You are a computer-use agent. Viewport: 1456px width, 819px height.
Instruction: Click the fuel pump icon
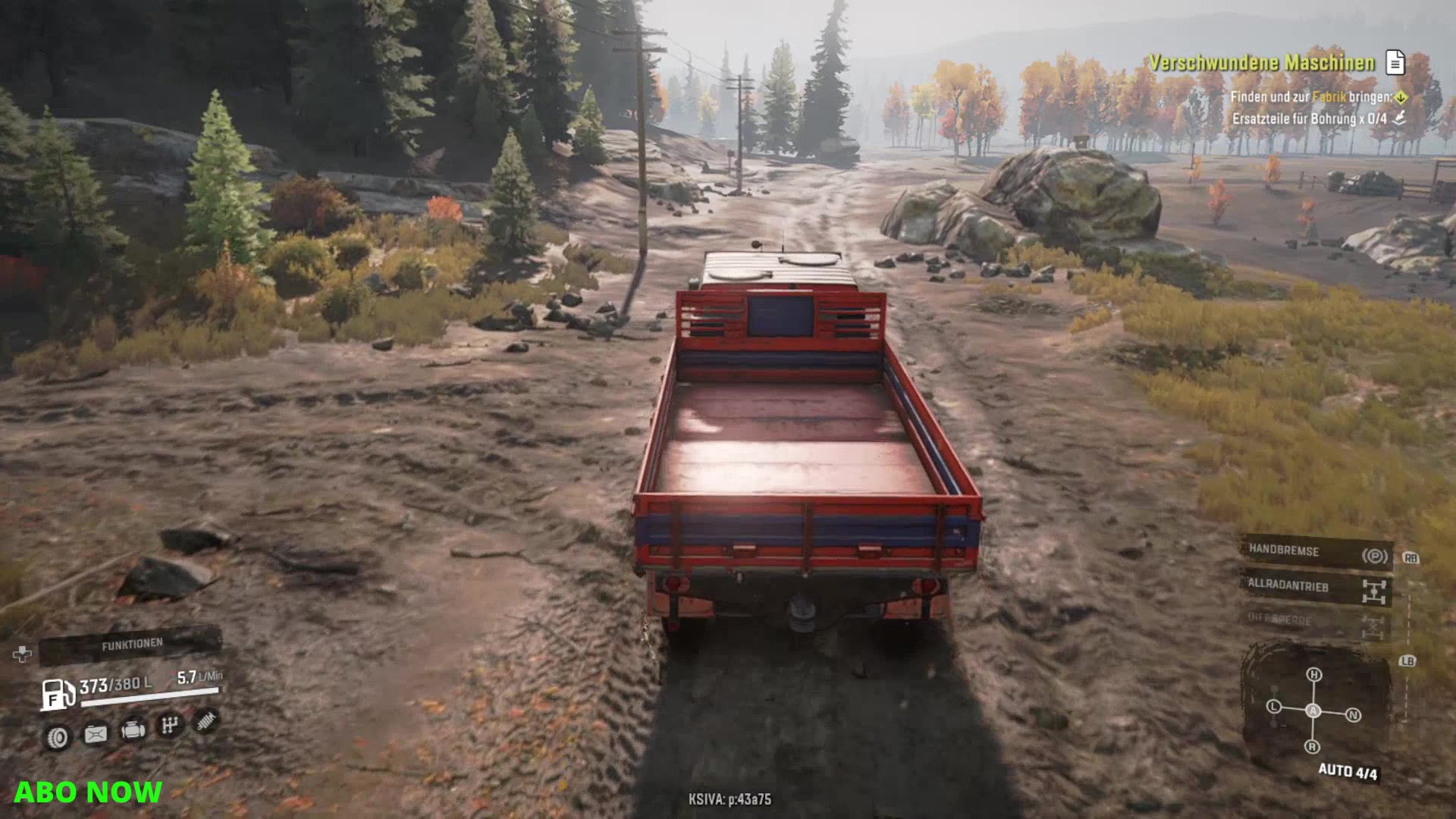pos(57,694)
